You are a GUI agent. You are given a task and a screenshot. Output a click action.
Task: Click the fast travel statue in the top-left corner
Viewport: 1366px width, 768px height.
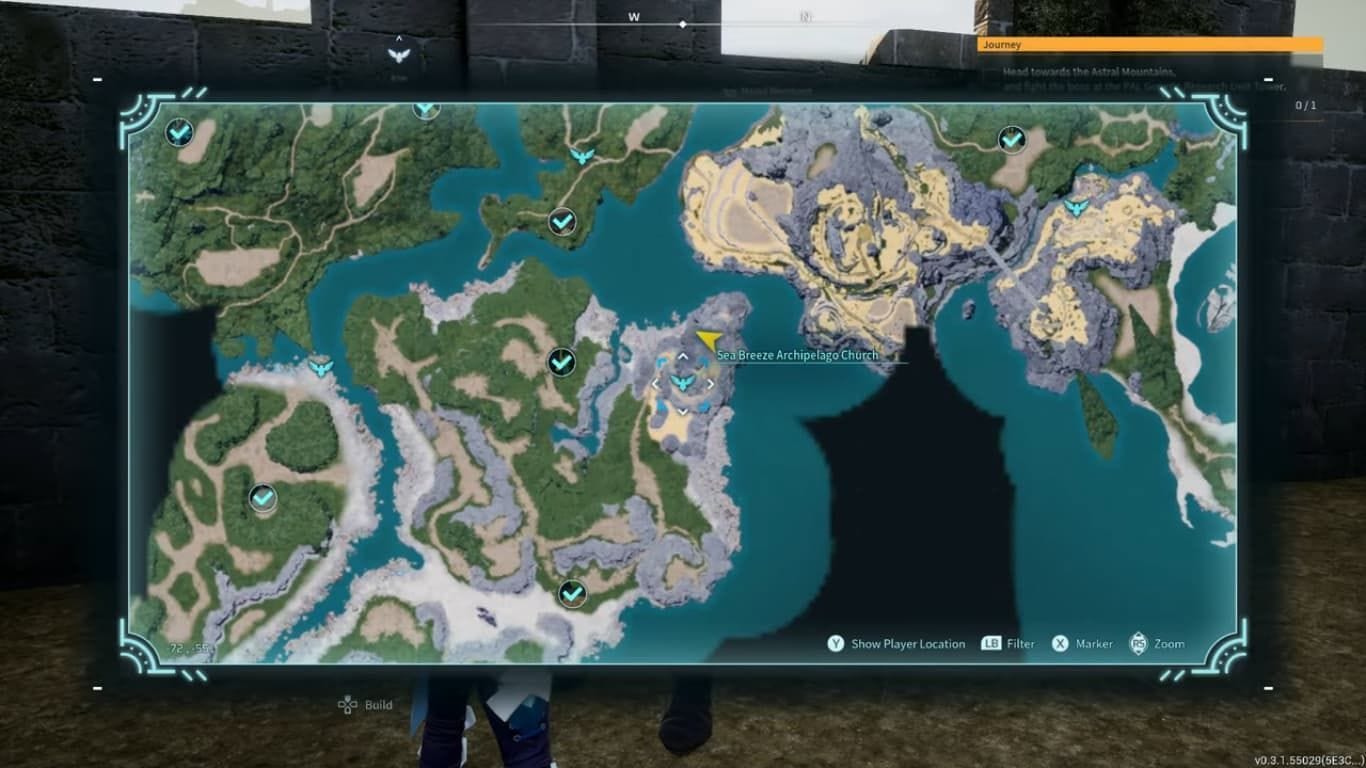178,131
